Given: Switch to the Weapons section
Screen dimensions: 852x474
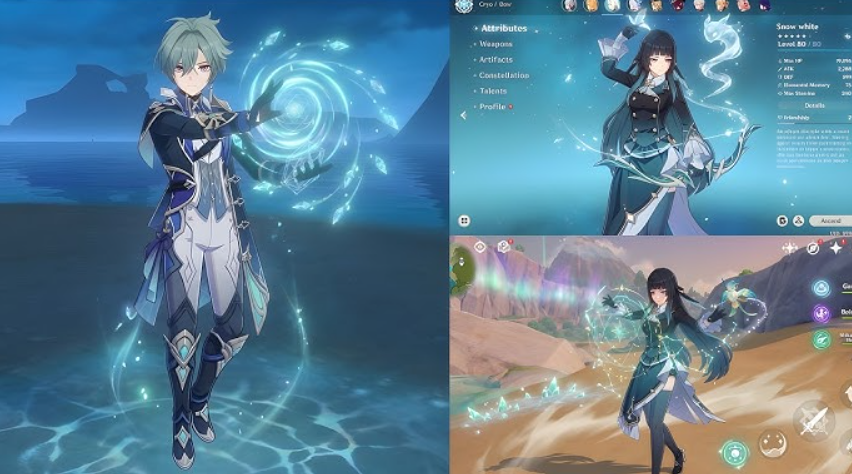Looking at the screenshot, I should click(496, 44).
